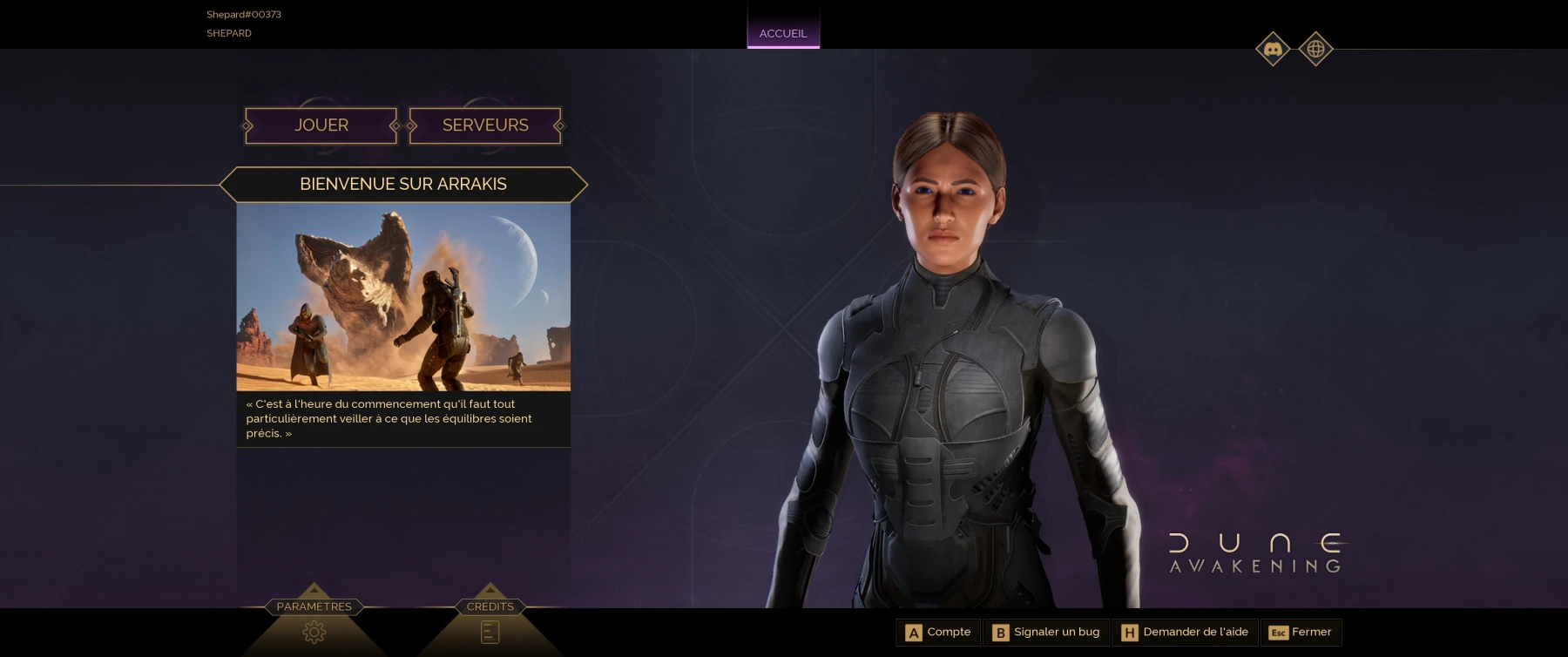Open the Bienvenue sur Arrakis news image
The width and height of the screenshot is (1568, 657).
403,297
